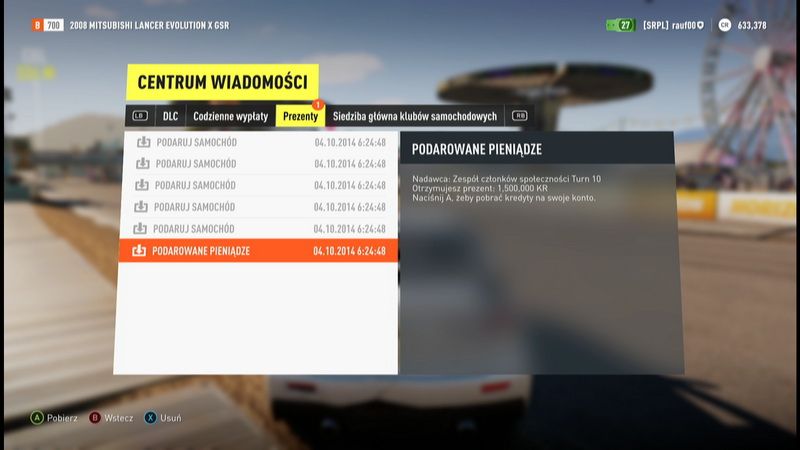
Task: Open the Codzienne wypłaty tab
Action: (x=230, y=116)
